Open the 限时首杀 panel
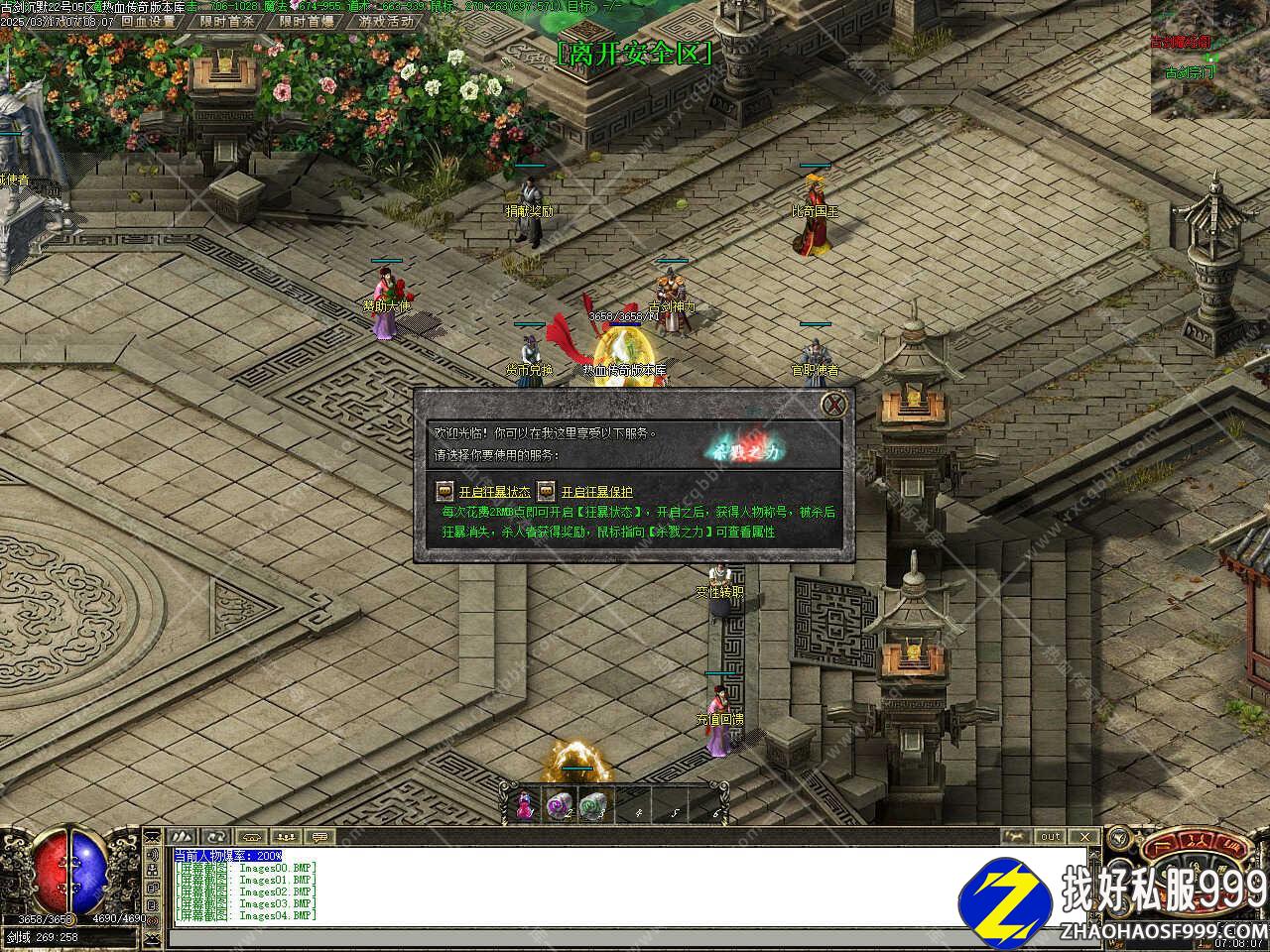 227,21
